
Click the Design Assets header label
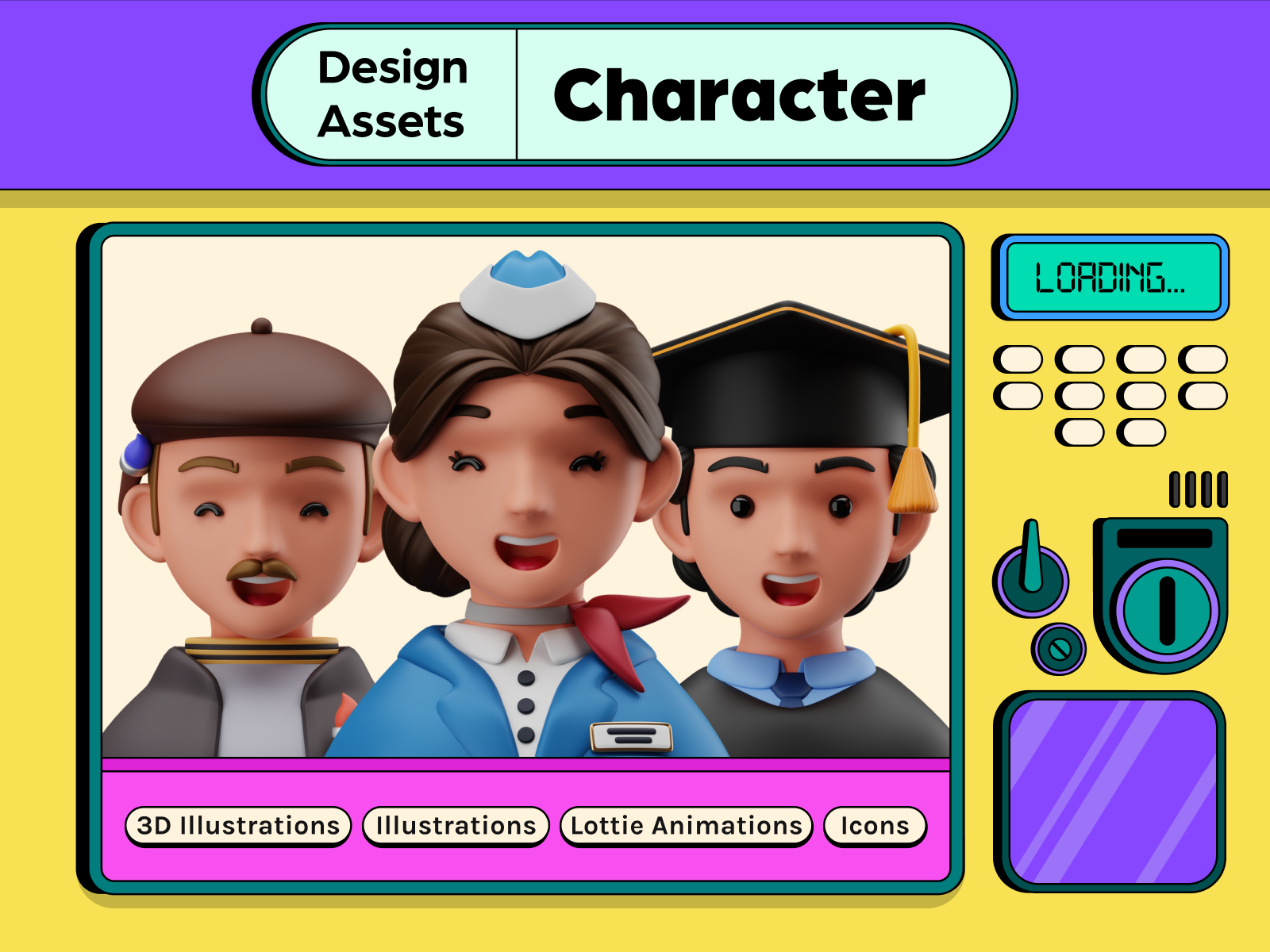click(392, 94)
